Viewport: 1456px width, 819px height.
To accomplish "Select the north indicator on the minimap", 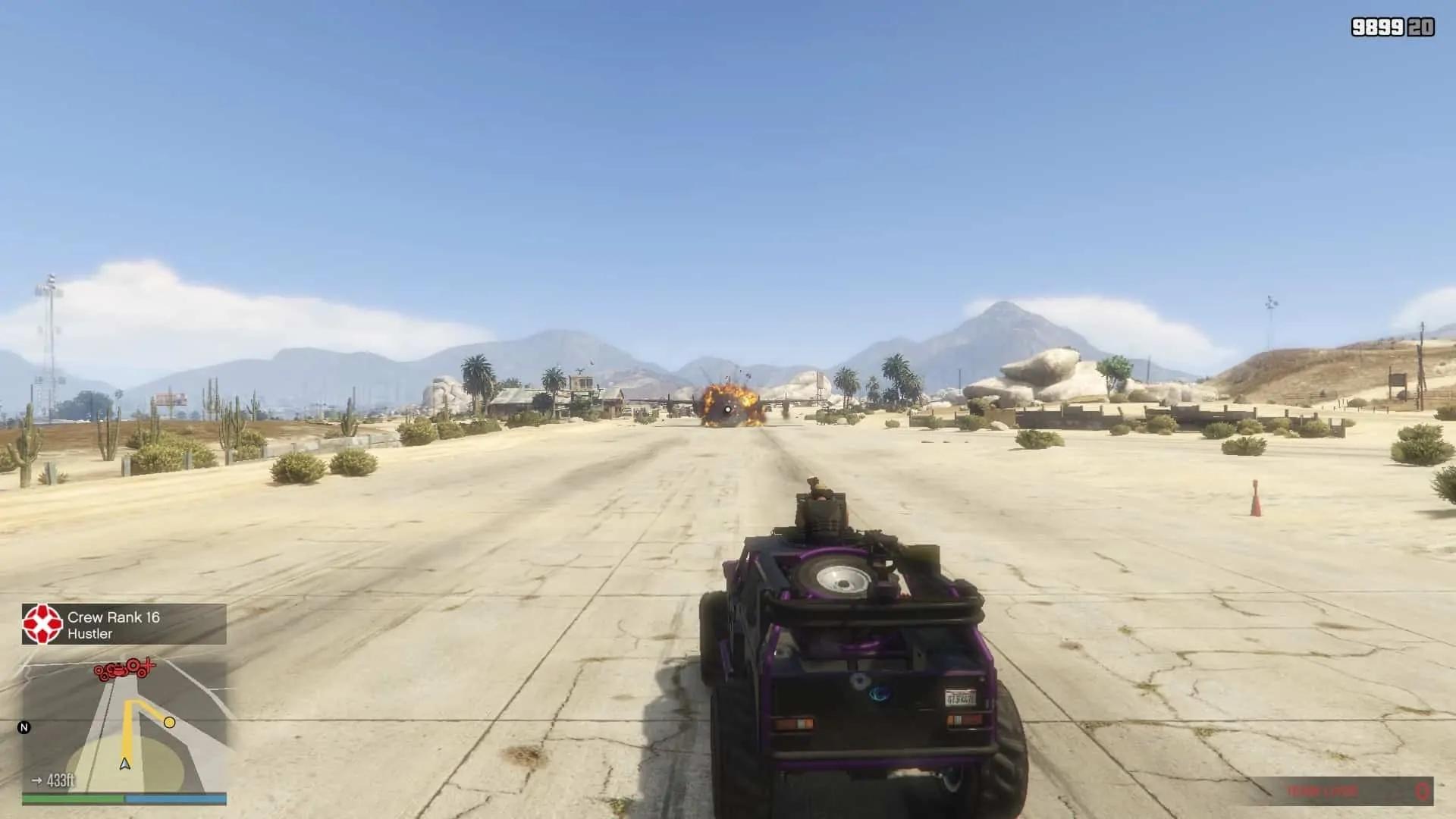I will (x=23, y=727).
